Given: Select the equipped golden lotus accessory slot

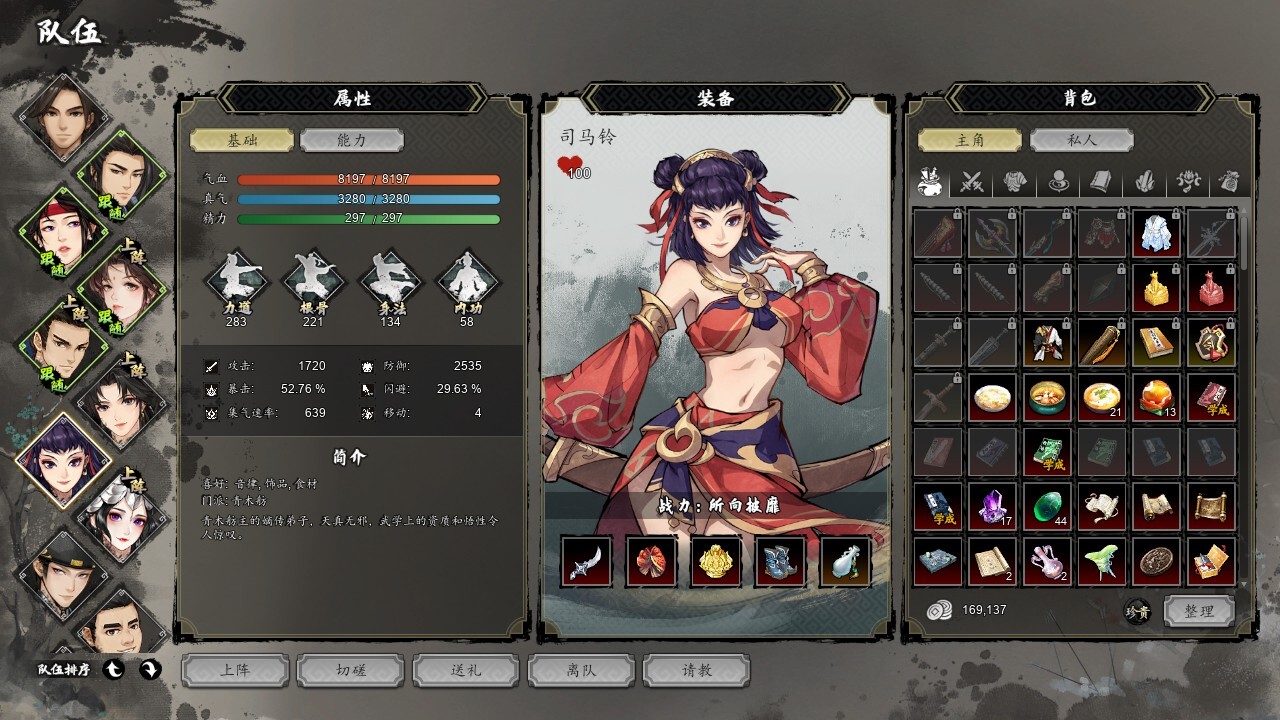Looking at the screenshot, I should [715, 561].
